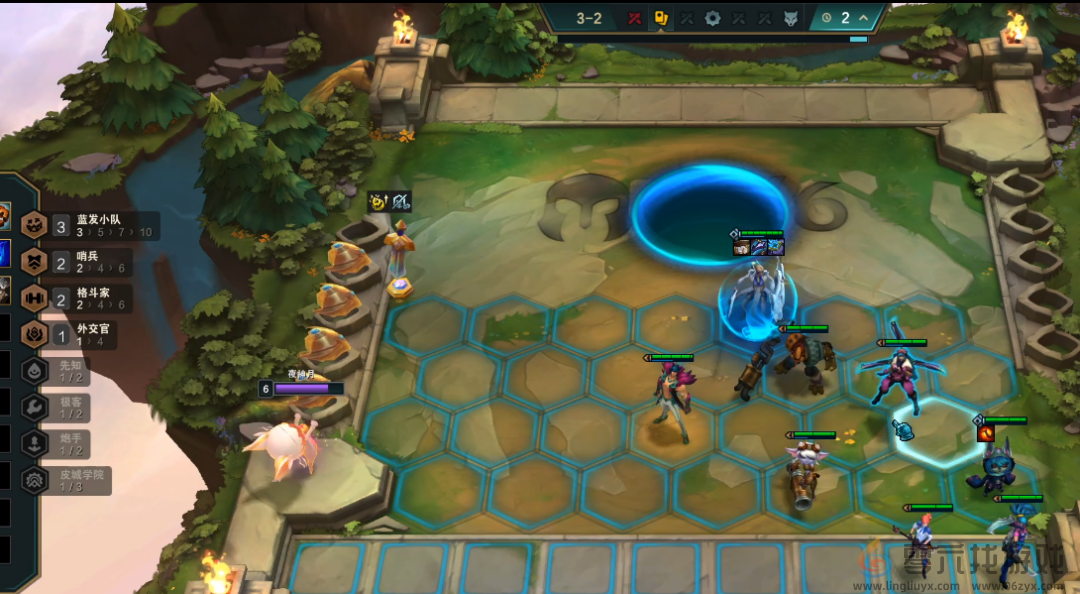
Task: Open the Mutant (蓝发小队) trait entry
Action: (88, 225)
